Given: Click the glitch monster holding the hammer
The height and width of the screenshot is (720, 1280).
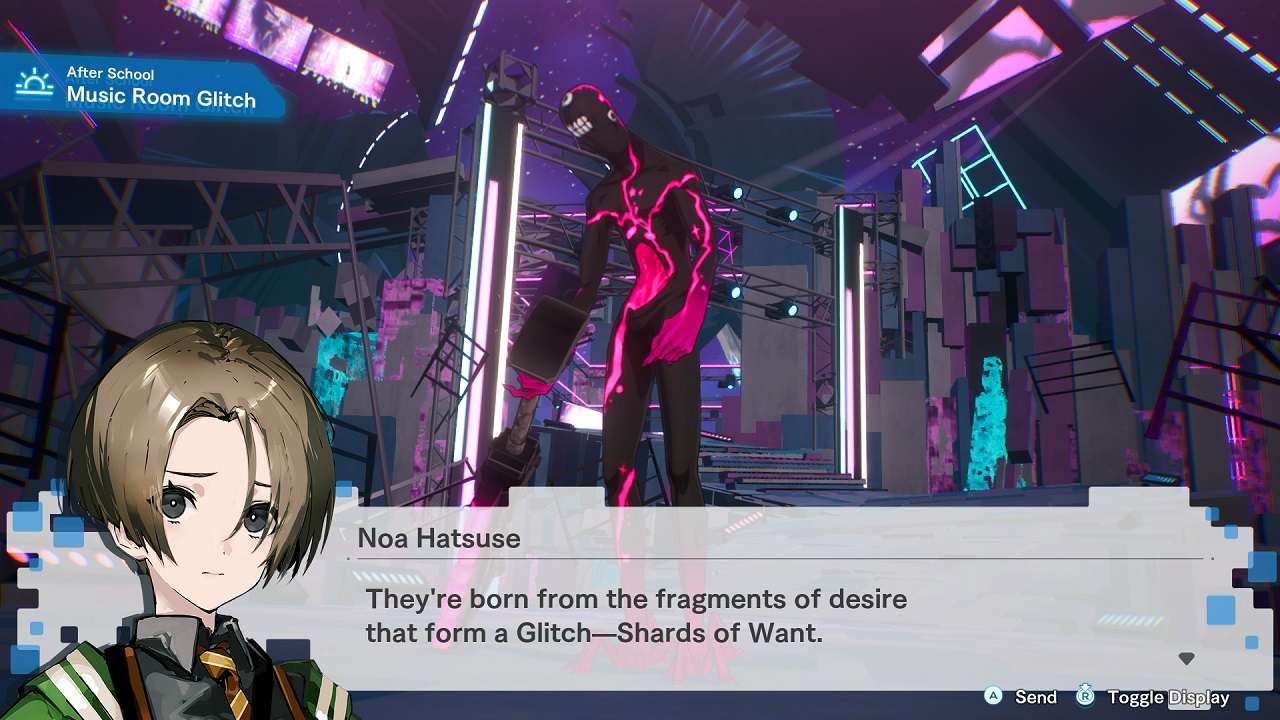Looking at the screenshot, I should coord(640,250).
